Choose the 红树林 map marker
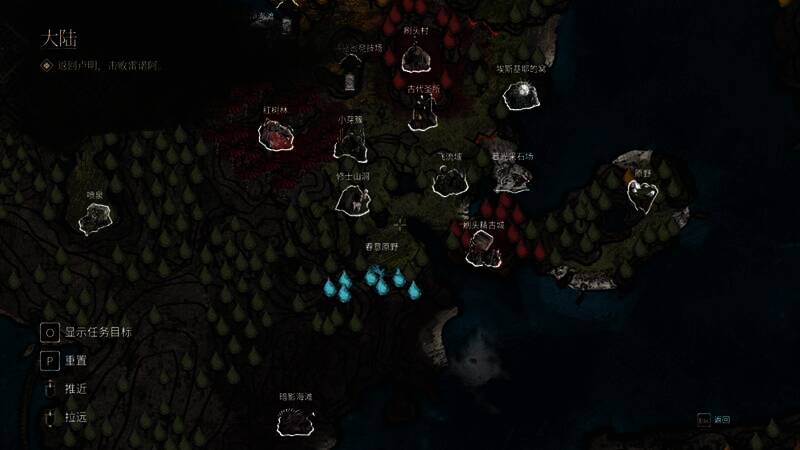The height and width of the screenshot is (450, 800). (x=275, y=135)
